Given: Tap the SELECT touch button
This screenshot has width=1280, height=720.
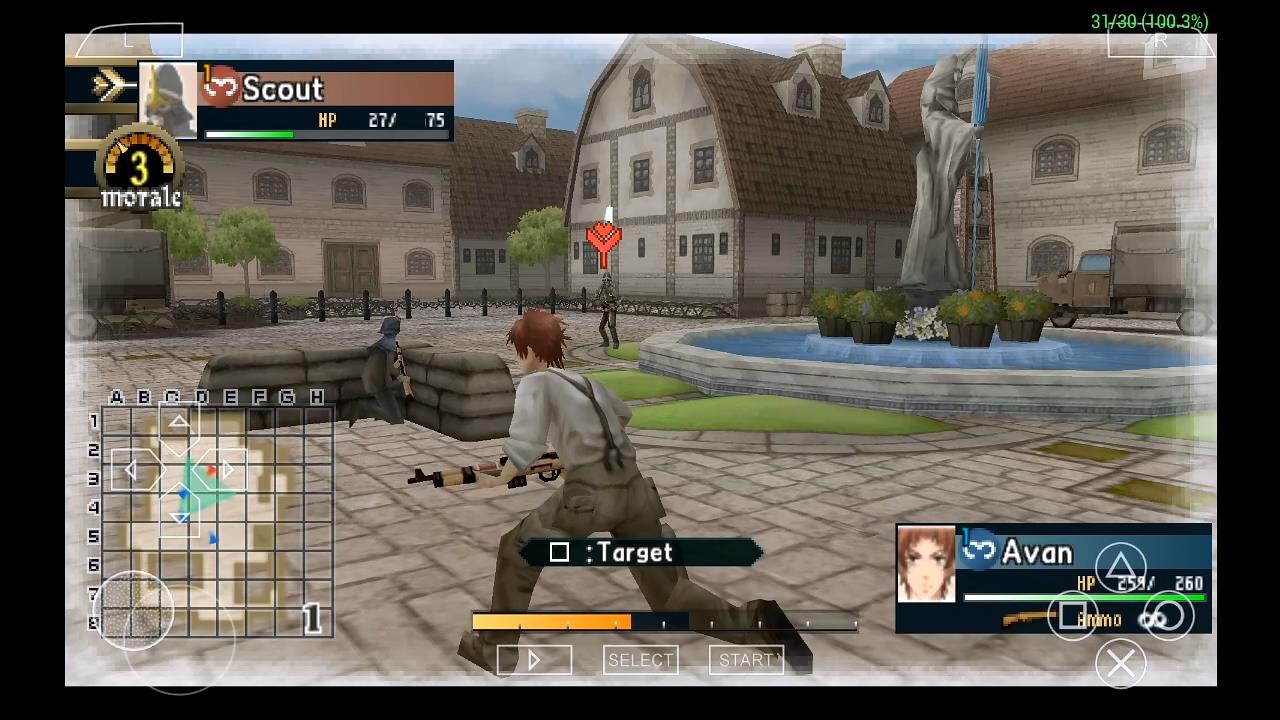Looking at the screenshot, I should [x=640, y=660].
